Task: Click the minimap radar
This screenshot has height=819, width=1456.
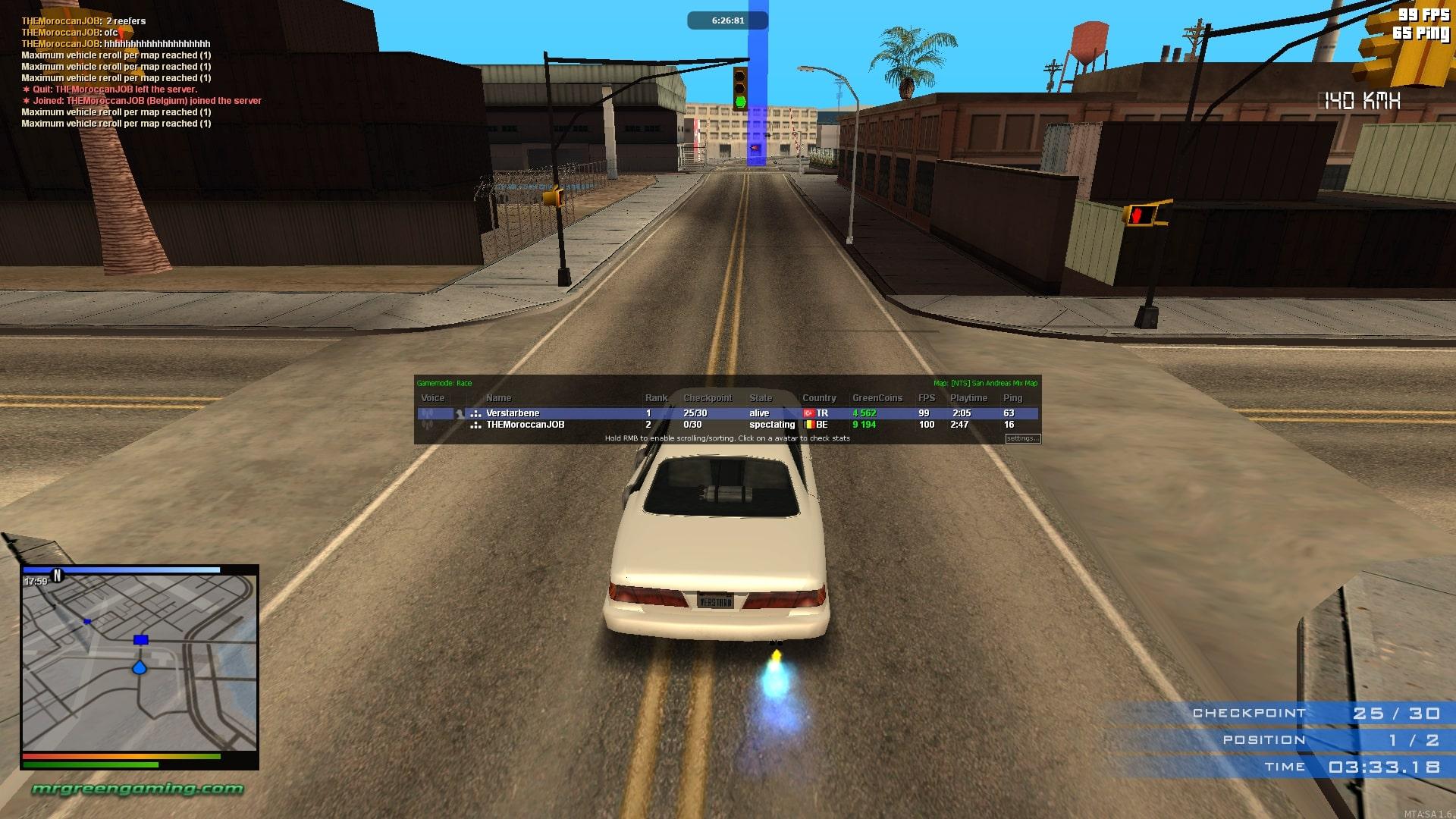Action: point(140,664)
